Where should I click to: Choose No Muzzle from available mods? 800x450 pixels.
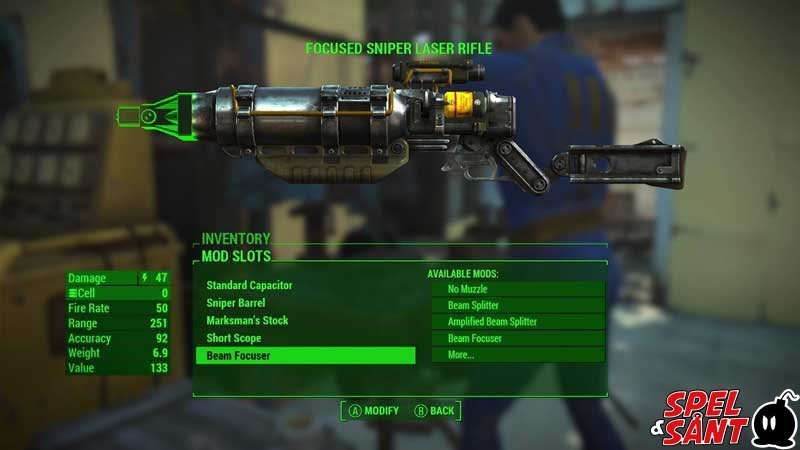click(x=518, y=289)
